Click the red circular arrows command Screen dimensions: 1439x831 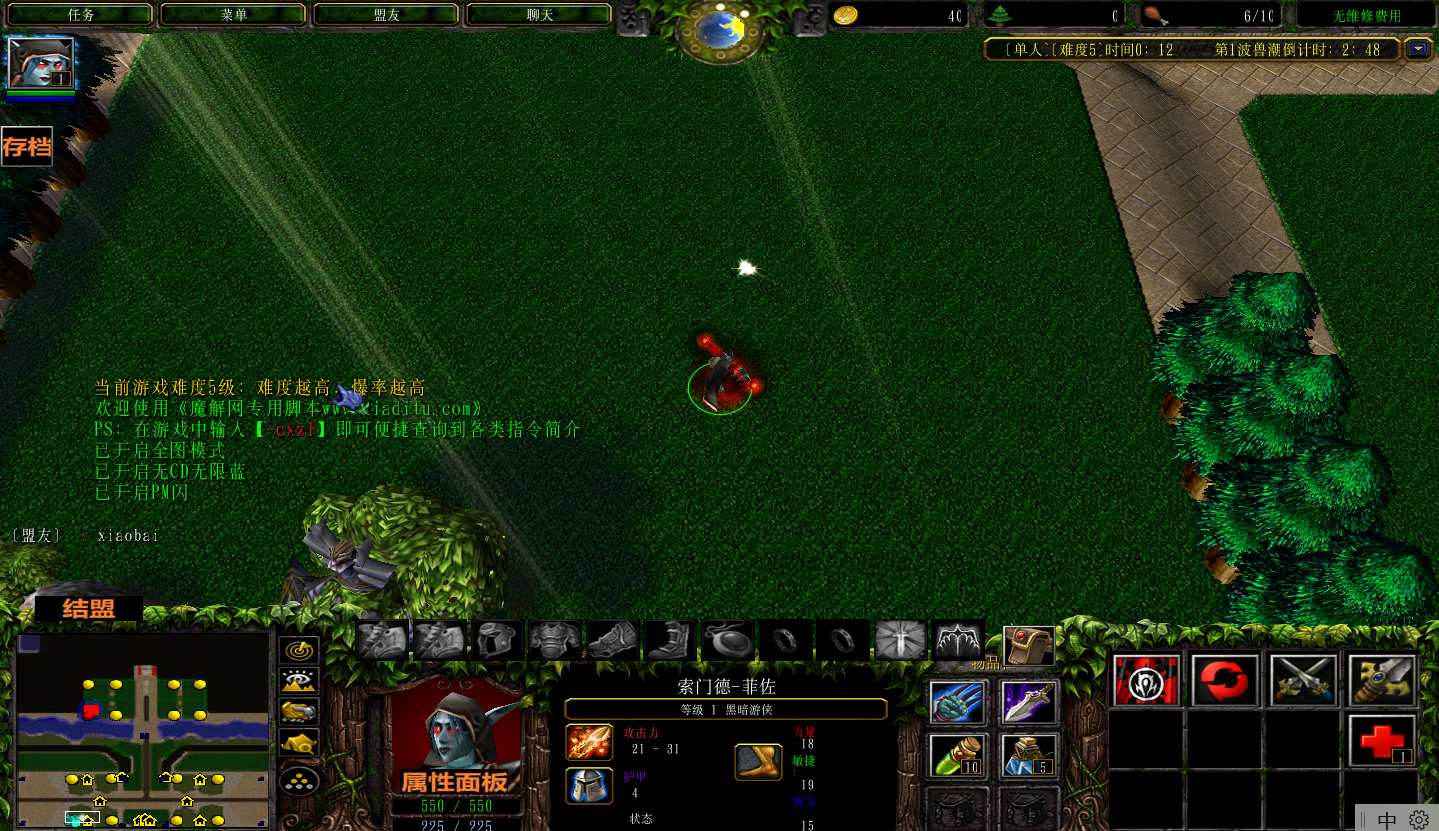point(1225,681)
